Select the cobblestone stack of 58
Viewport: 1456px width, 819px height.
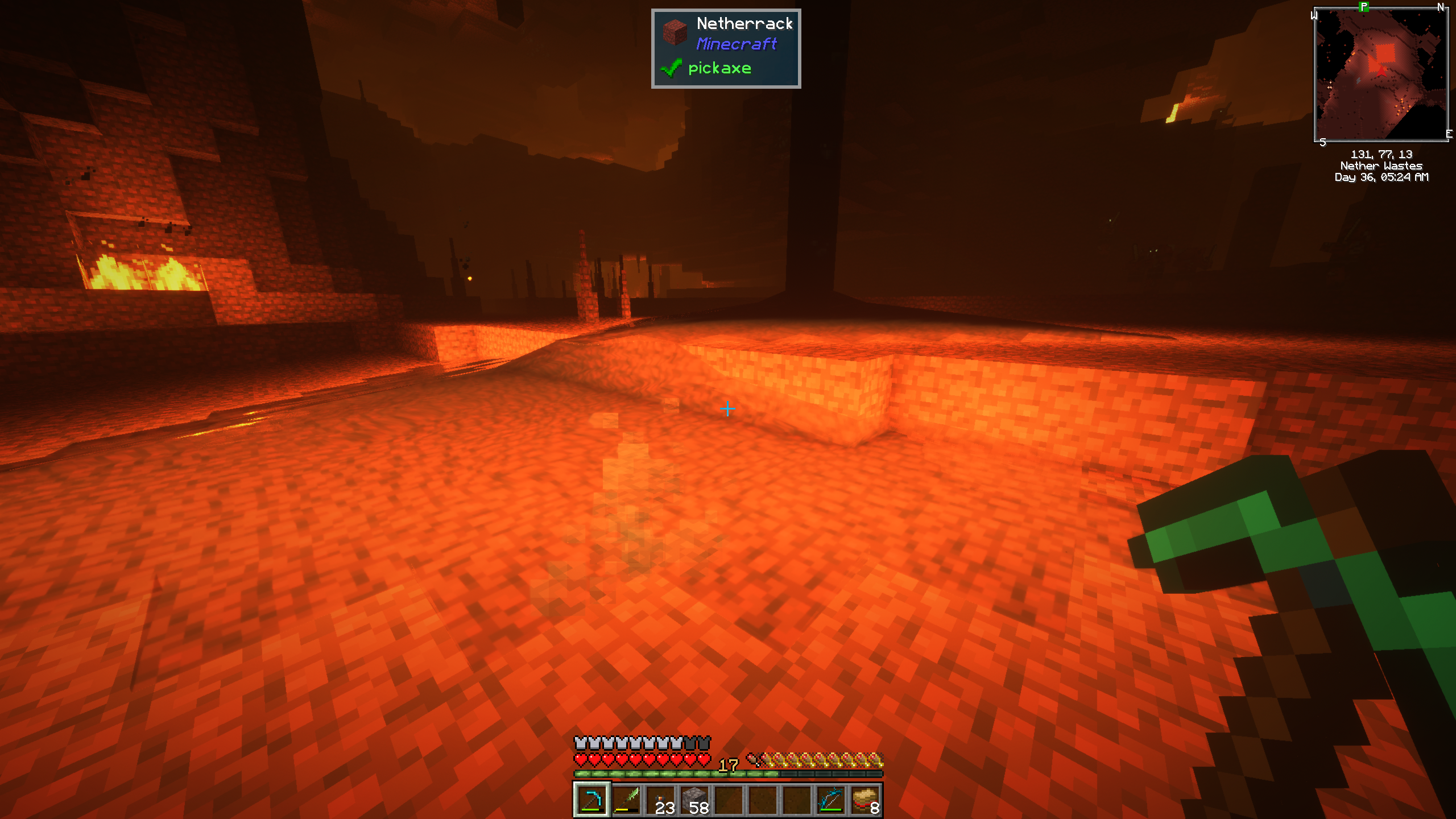[x=694, y=800]
